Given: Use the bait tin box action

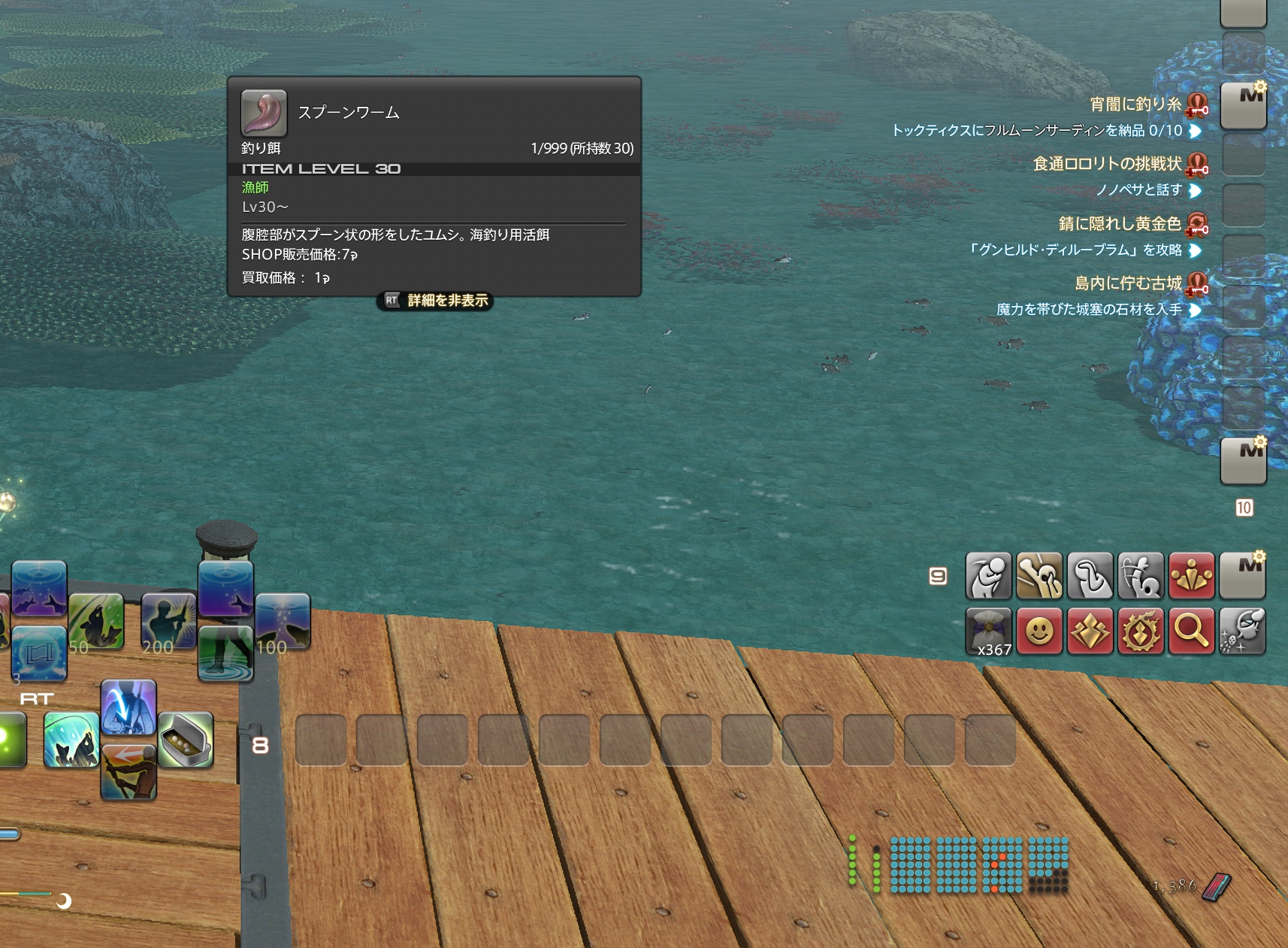Looking at the screenshot, I should point(186,740).
